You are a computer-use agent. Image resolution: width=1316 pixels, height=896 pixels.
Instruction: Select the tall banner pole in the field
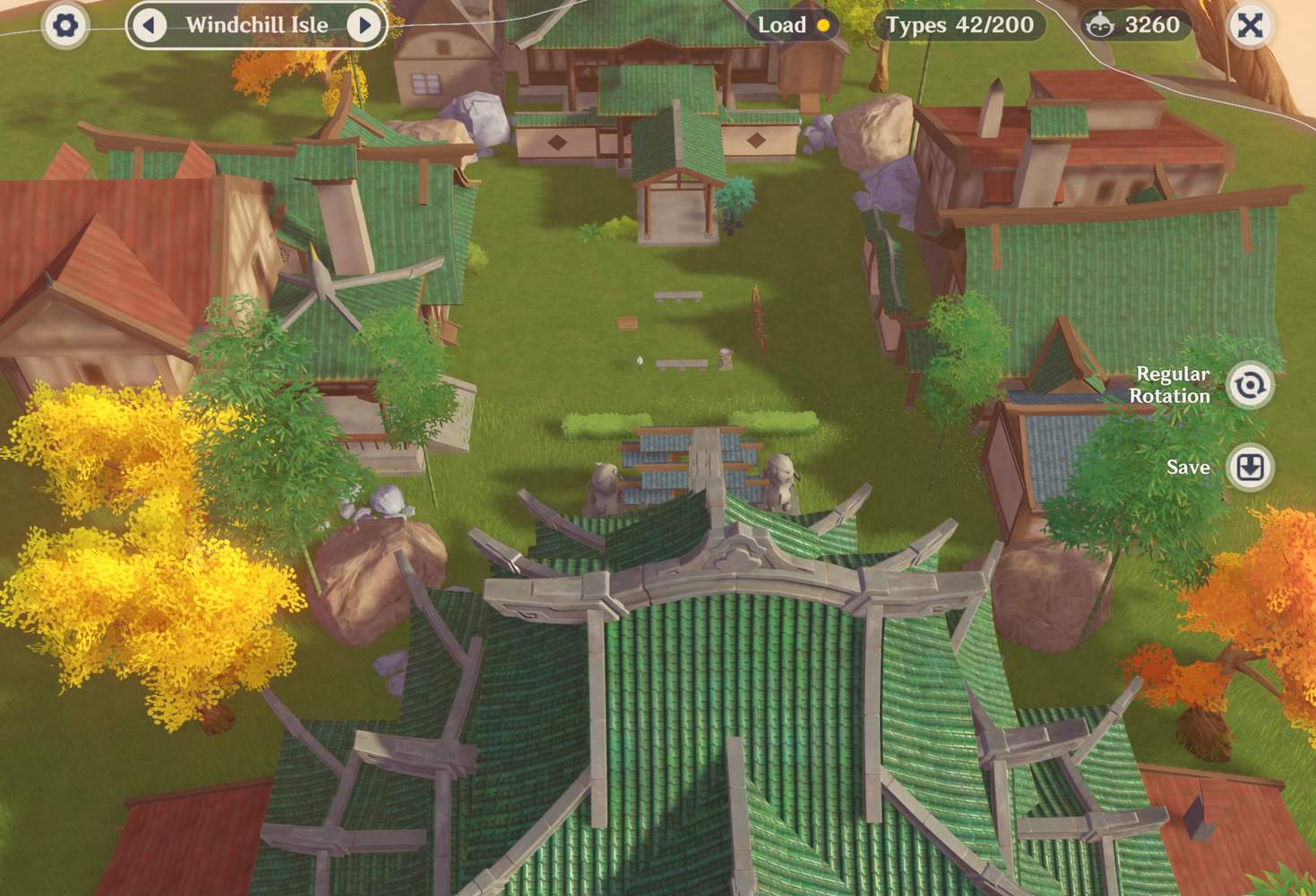tap(757, 318)
